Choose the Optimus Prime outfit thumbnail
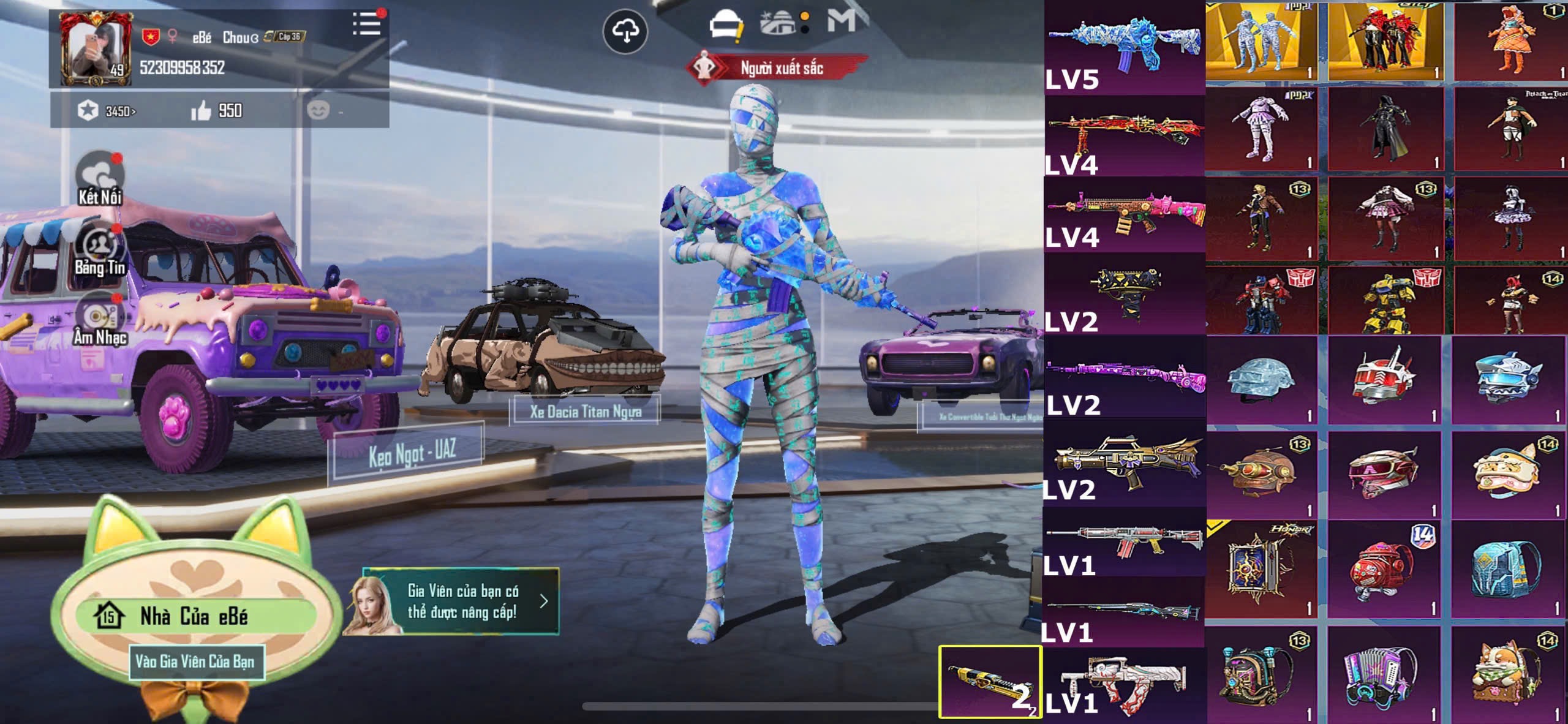 point(1263,301)
